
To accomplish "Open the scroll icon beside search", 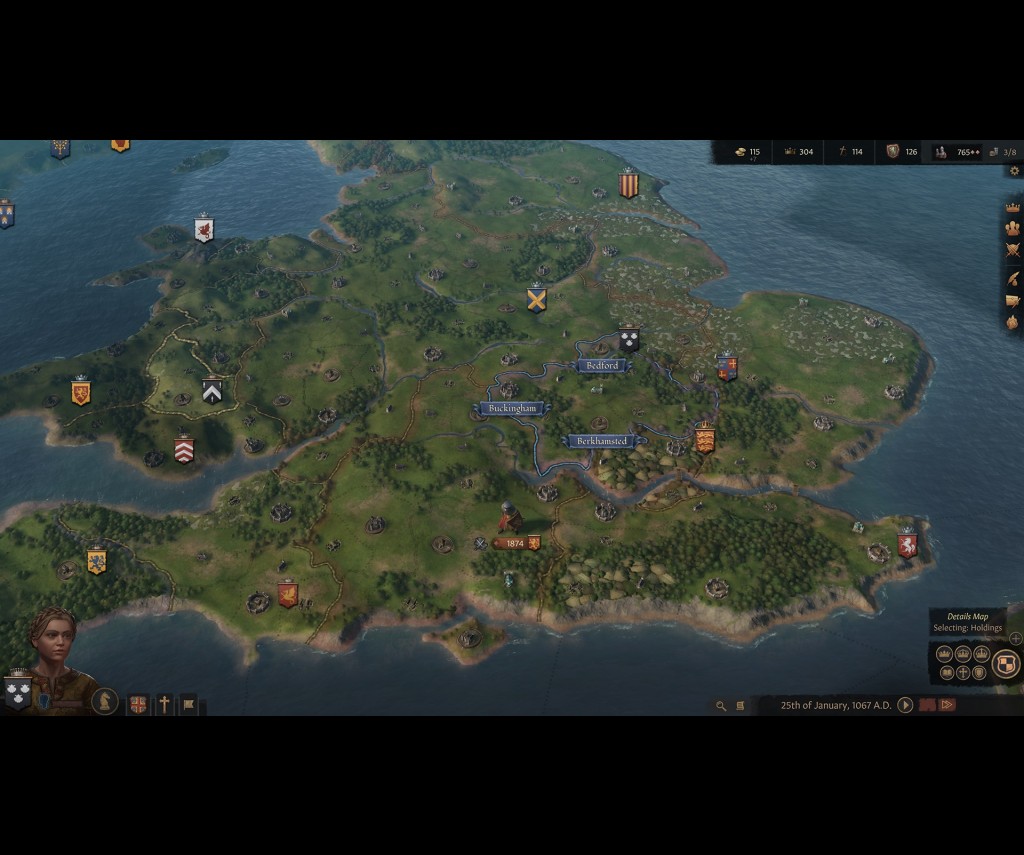I will click(740, 706).
